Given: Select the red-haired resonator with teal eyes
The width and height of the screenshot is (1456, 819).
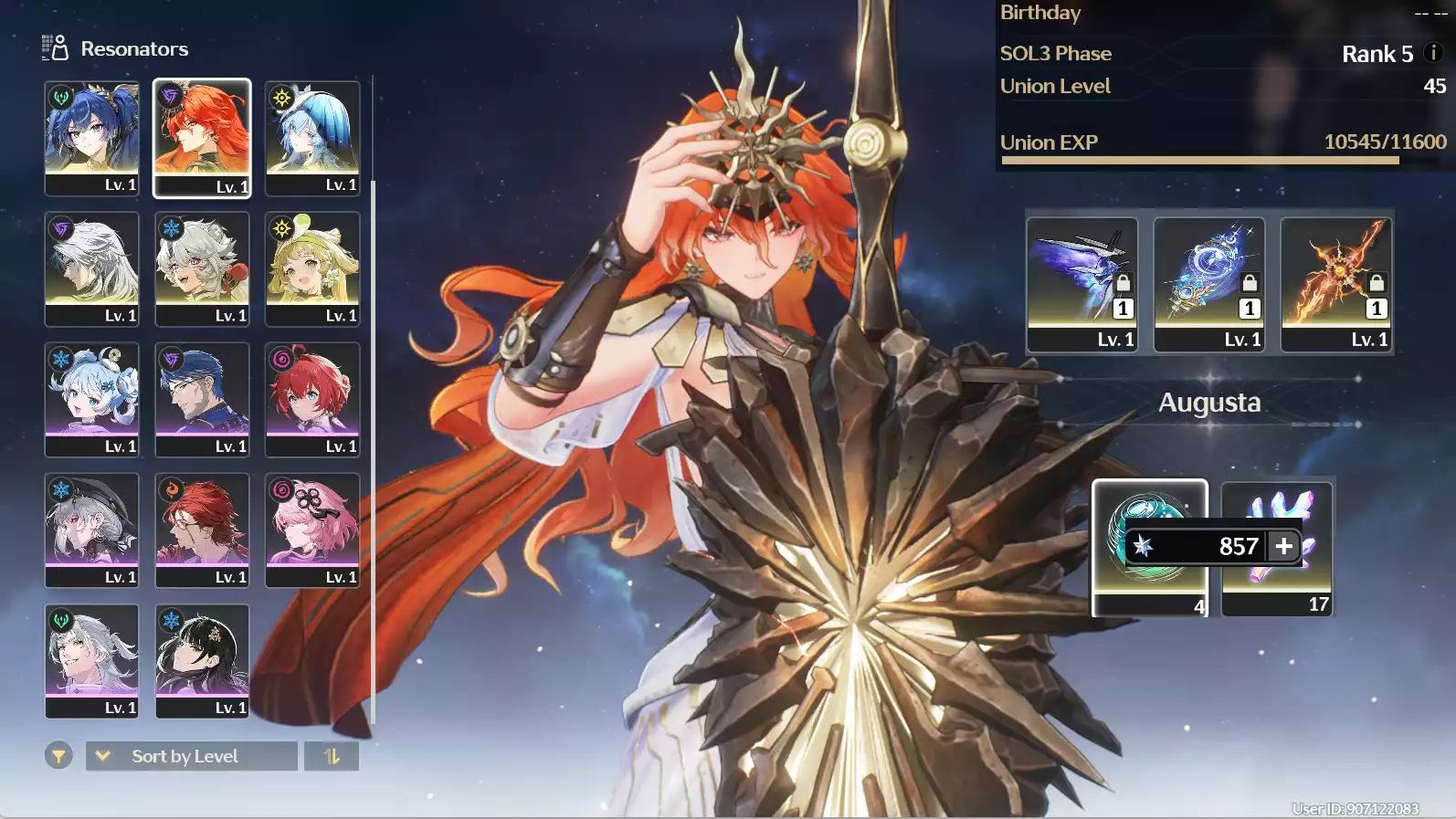Looking at the screenshot, I should coord(312,399).
